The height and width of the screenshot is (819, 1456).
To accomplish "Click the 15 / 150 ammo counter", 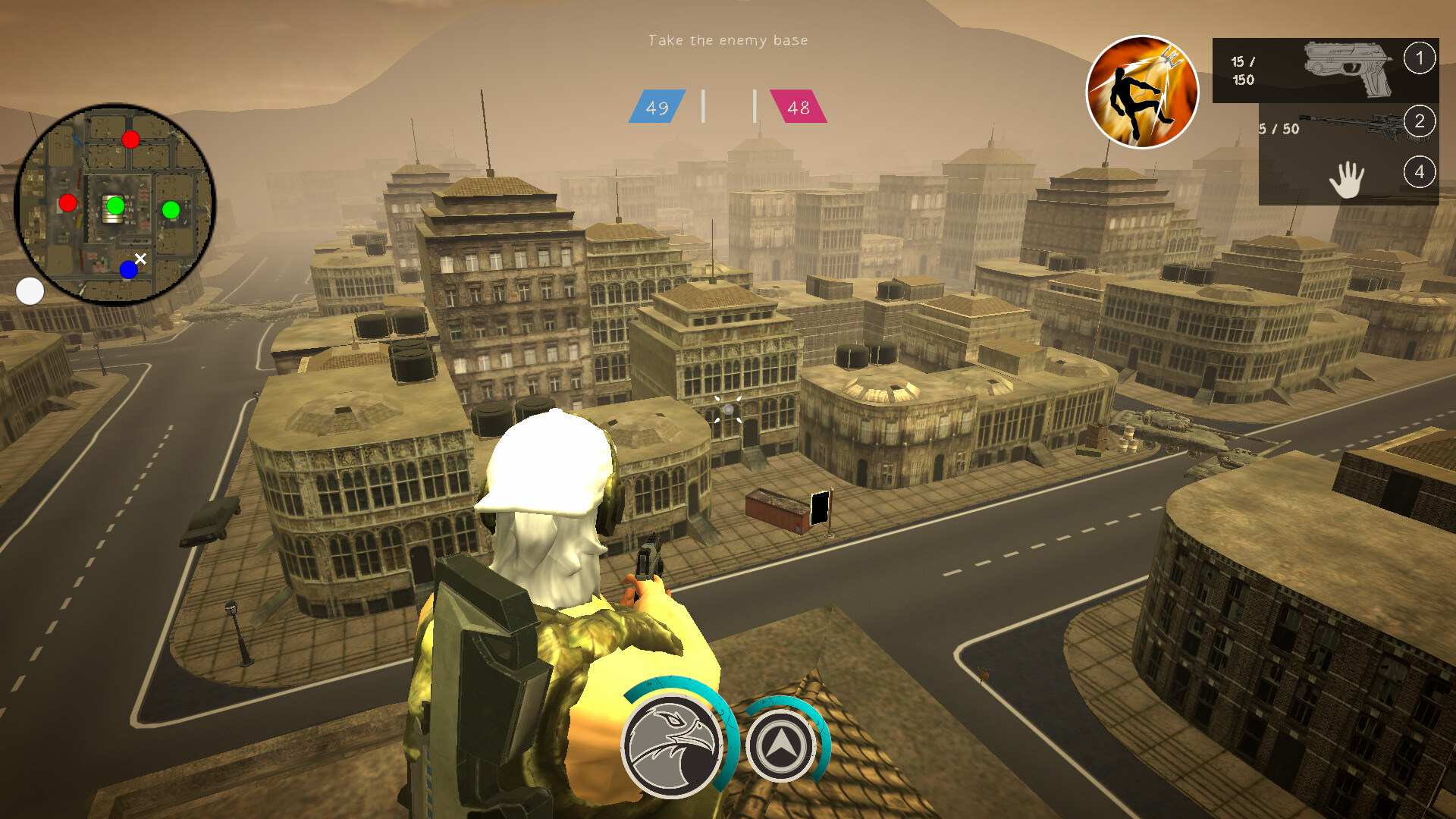I will [1244, 68].
